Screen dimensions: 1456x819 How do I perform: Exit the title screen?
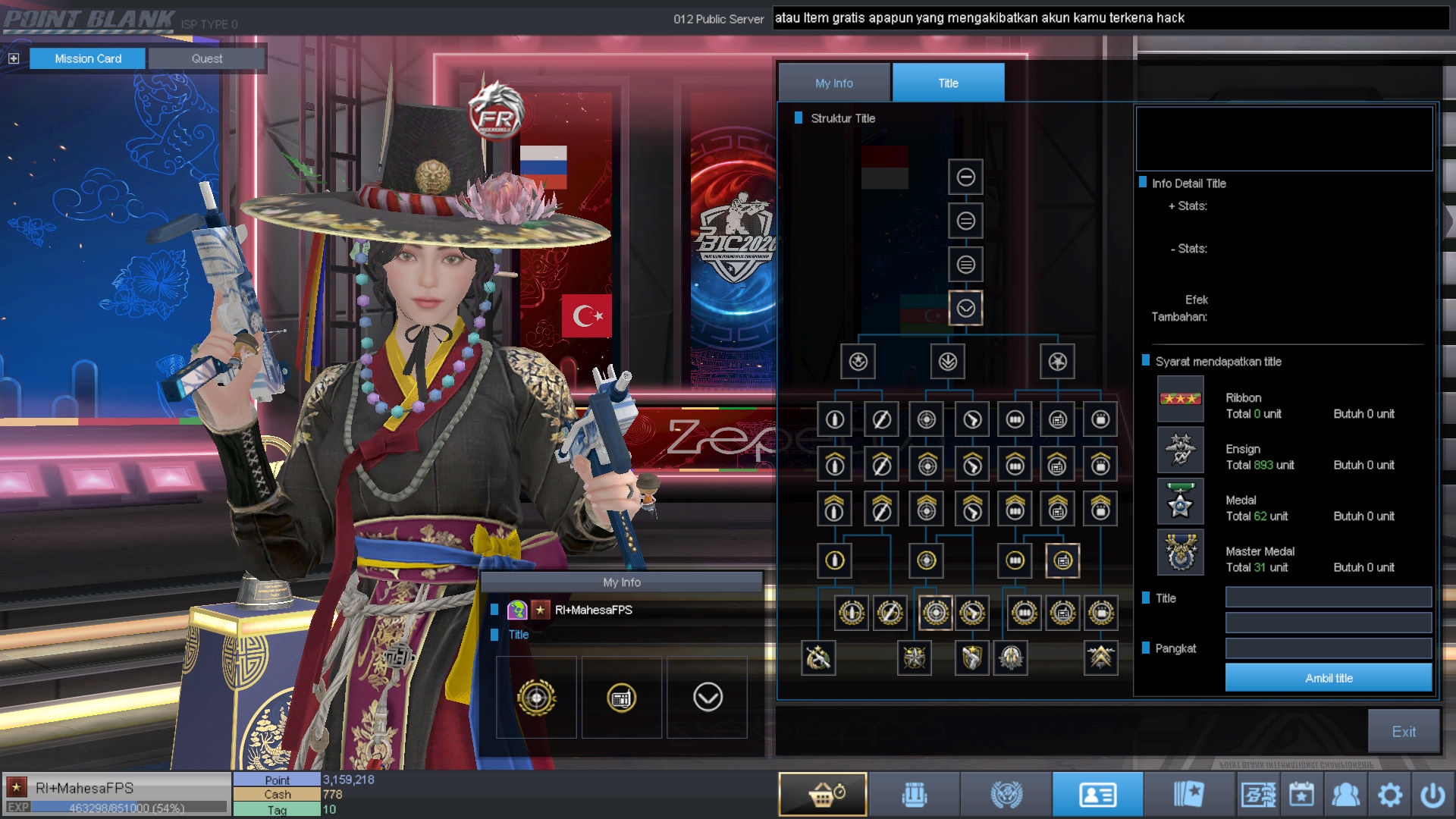click(x=1403, y=731)
